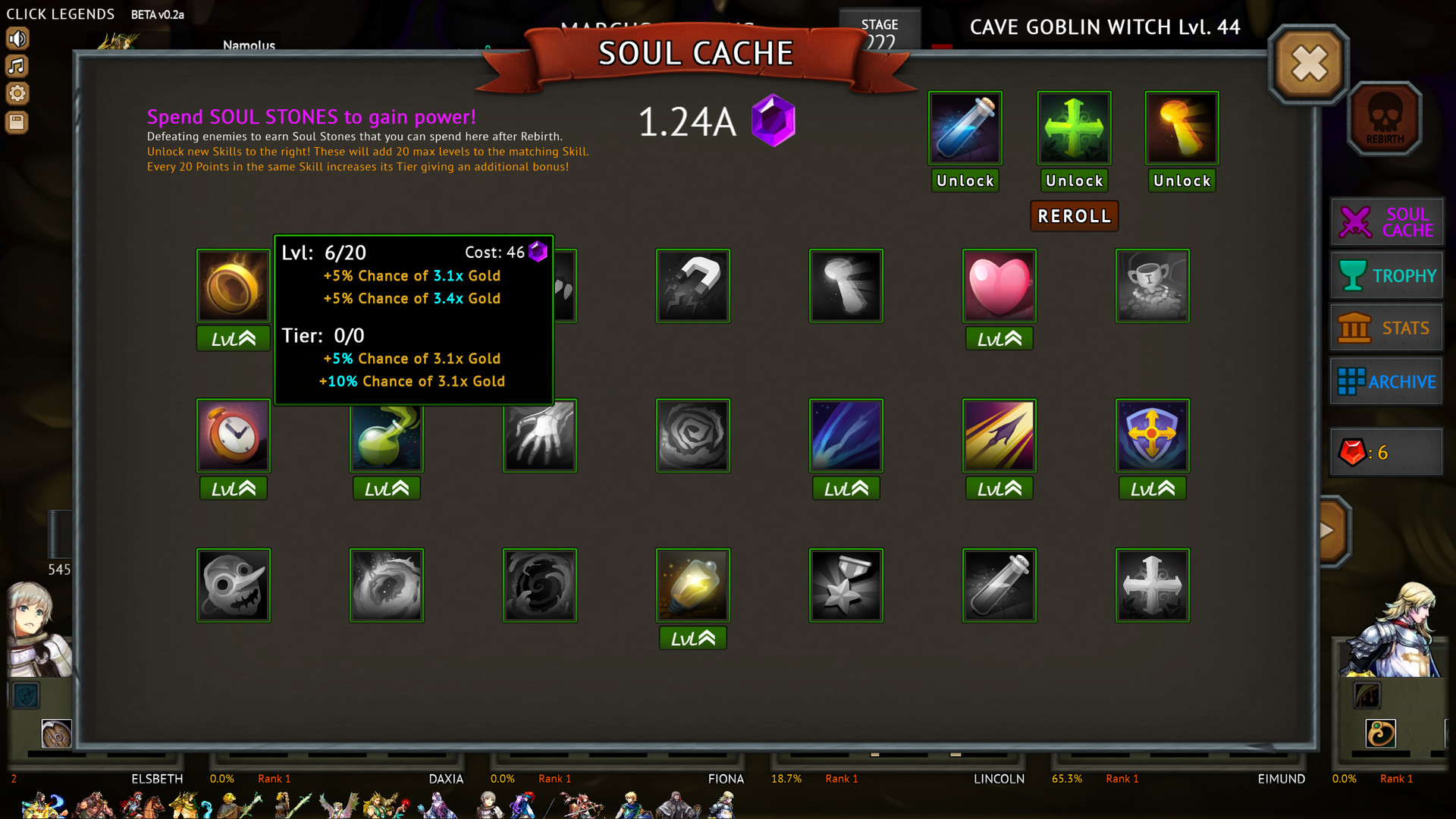Image resolution: width=1456 pixels, height=819 pixels.
Task: Select the green potion skill icon
Action: click(x=386, y=435)
